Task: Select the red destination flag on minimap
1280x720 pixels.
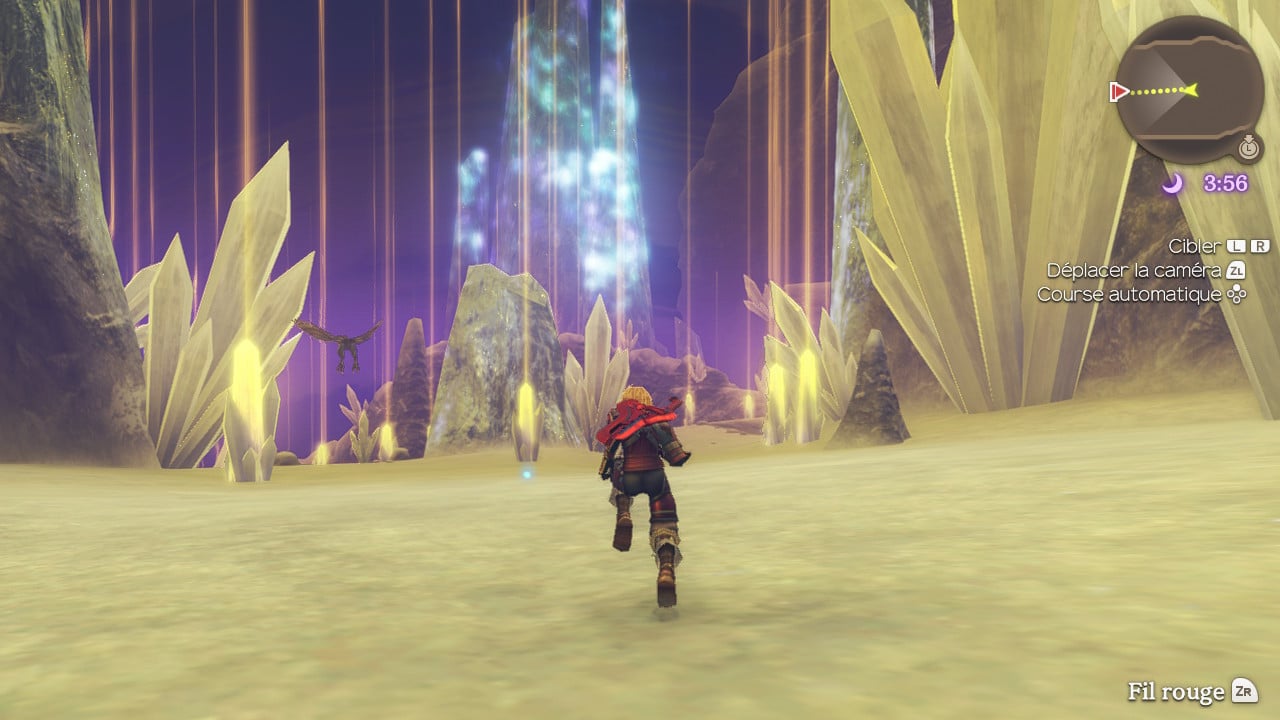Action: (1119, 92)
